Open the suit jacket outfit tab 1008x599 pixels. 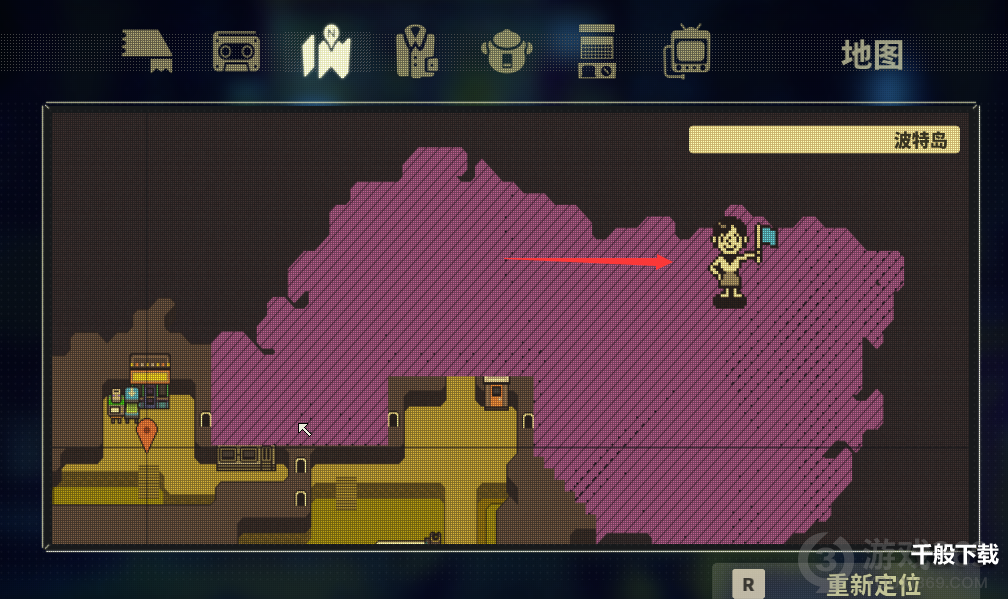point(416,52)
